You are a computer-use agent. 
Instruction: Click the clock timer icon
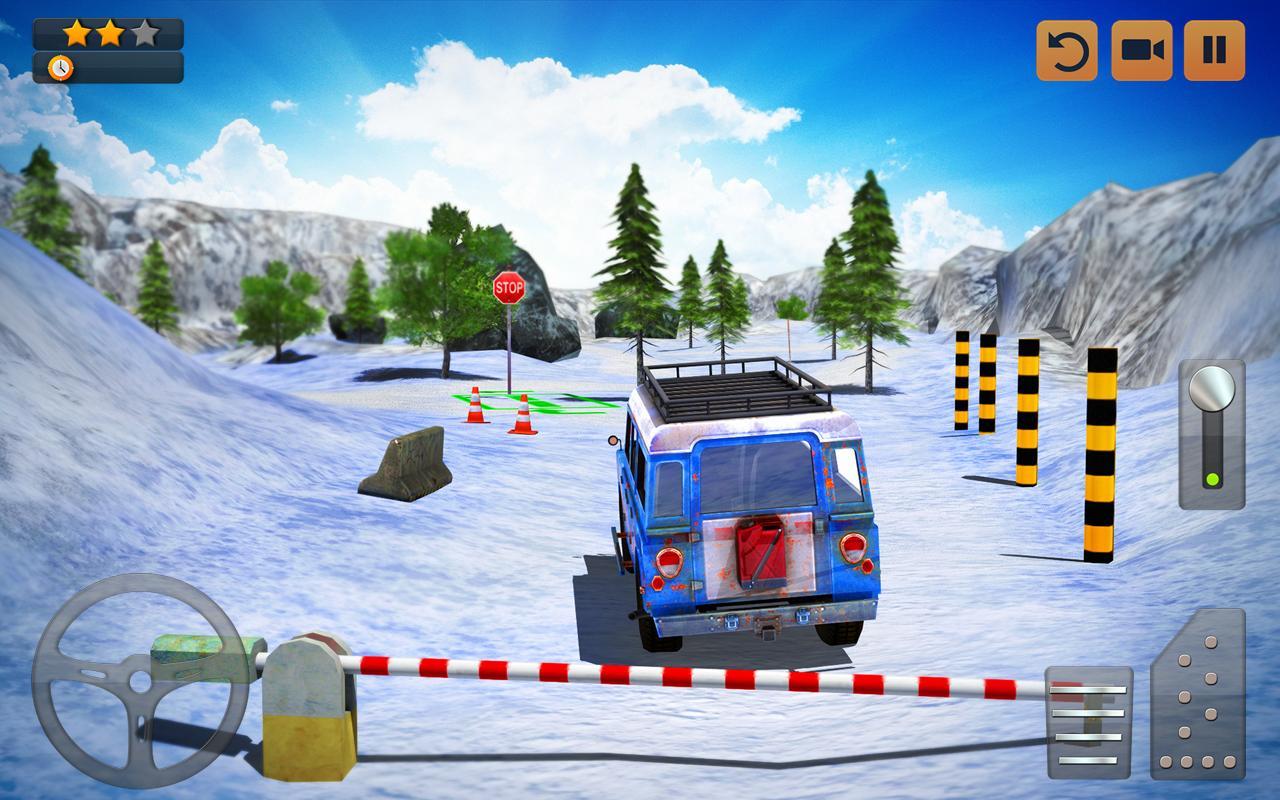(x=62, y=69)
